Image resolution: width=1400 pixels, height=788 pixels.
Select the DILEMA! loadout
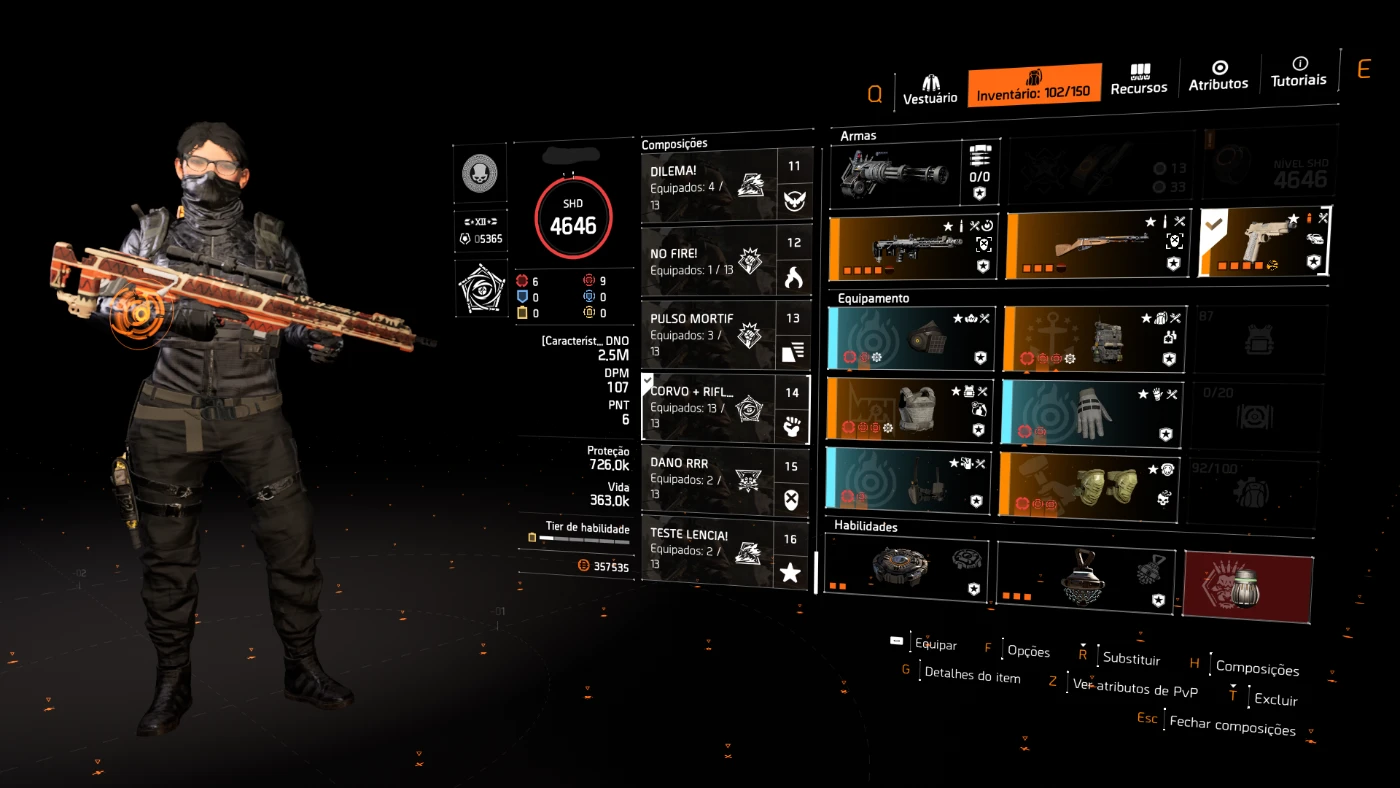click(x=708, y=185)
